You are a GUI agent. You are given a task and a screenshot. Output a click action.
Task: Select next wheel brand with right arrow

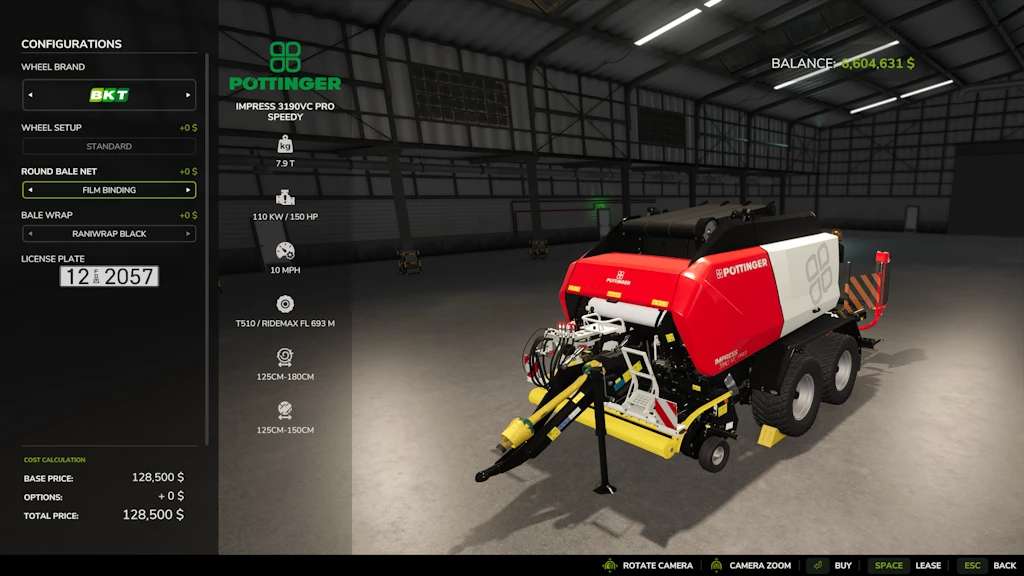coord(188,95)
